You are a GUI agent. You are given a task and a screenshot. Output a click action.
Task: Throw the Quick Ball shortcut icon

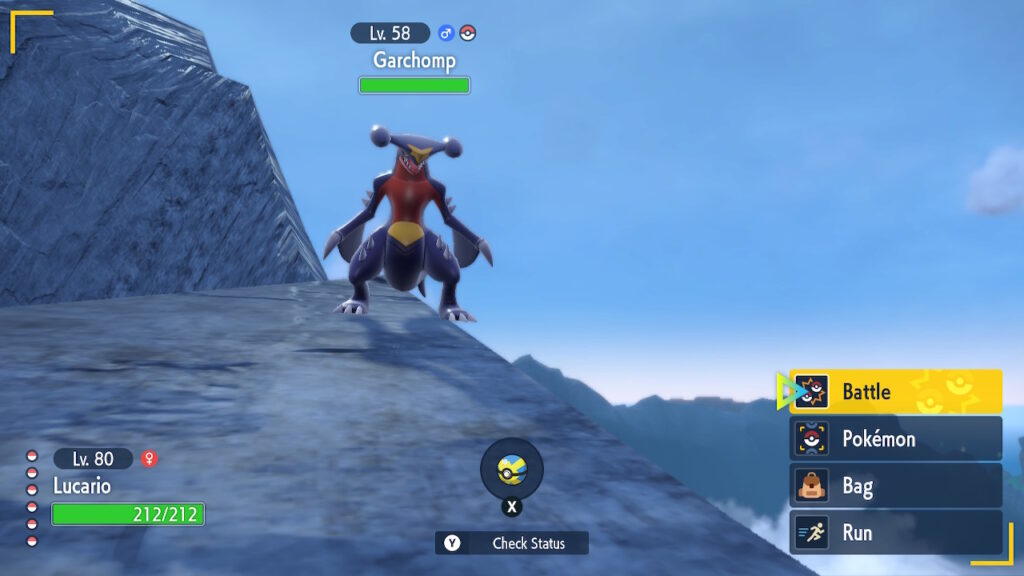pyautogui.click(x=512, y=469)
